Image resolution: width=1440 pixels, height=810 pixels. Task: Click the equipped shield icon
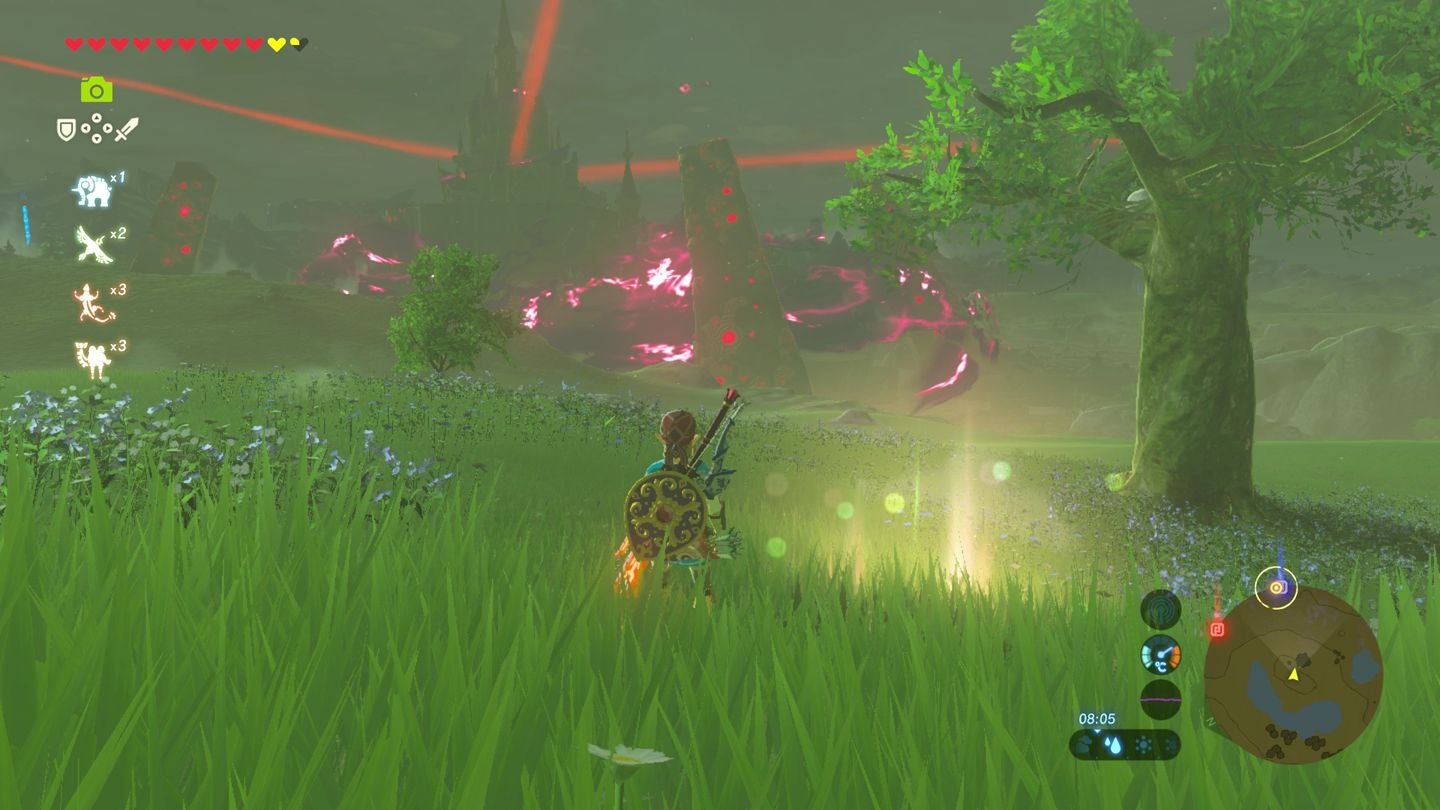click(66, 129)
